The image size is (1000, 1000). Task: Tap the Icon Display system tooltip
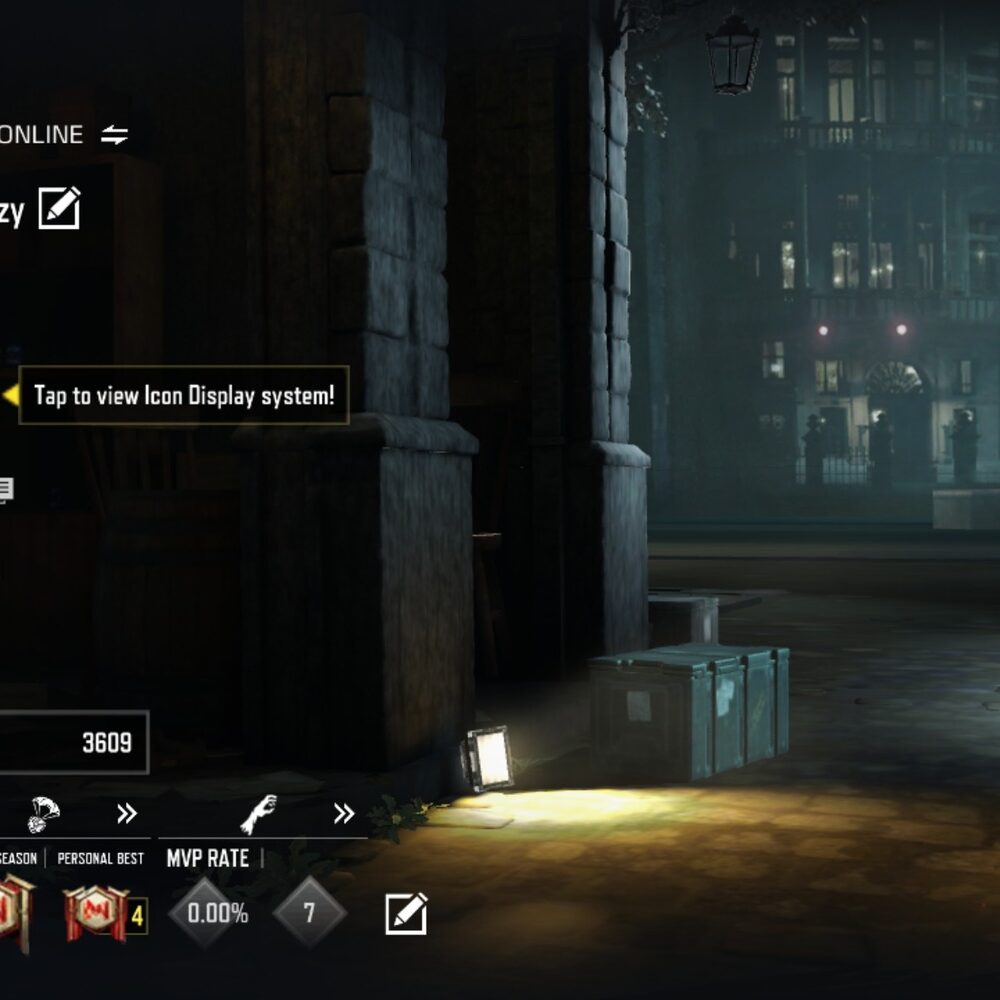184,395
